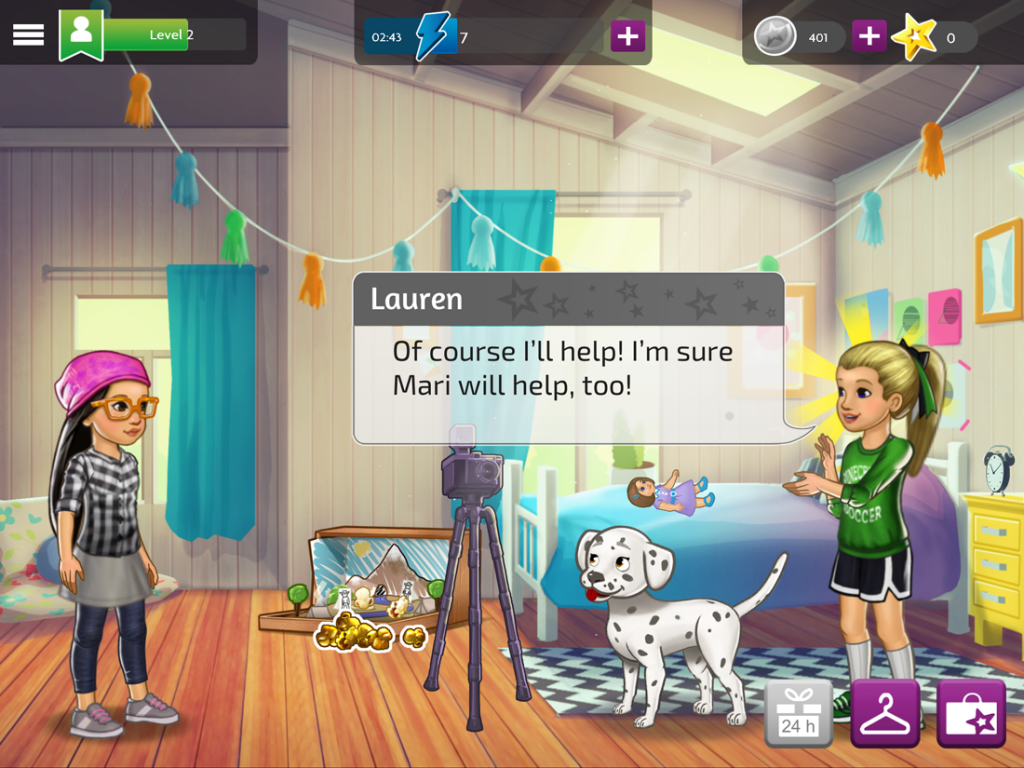Open the green player profile badge
This screenshot has height=768, width=1024.
(x=81, y=34)
